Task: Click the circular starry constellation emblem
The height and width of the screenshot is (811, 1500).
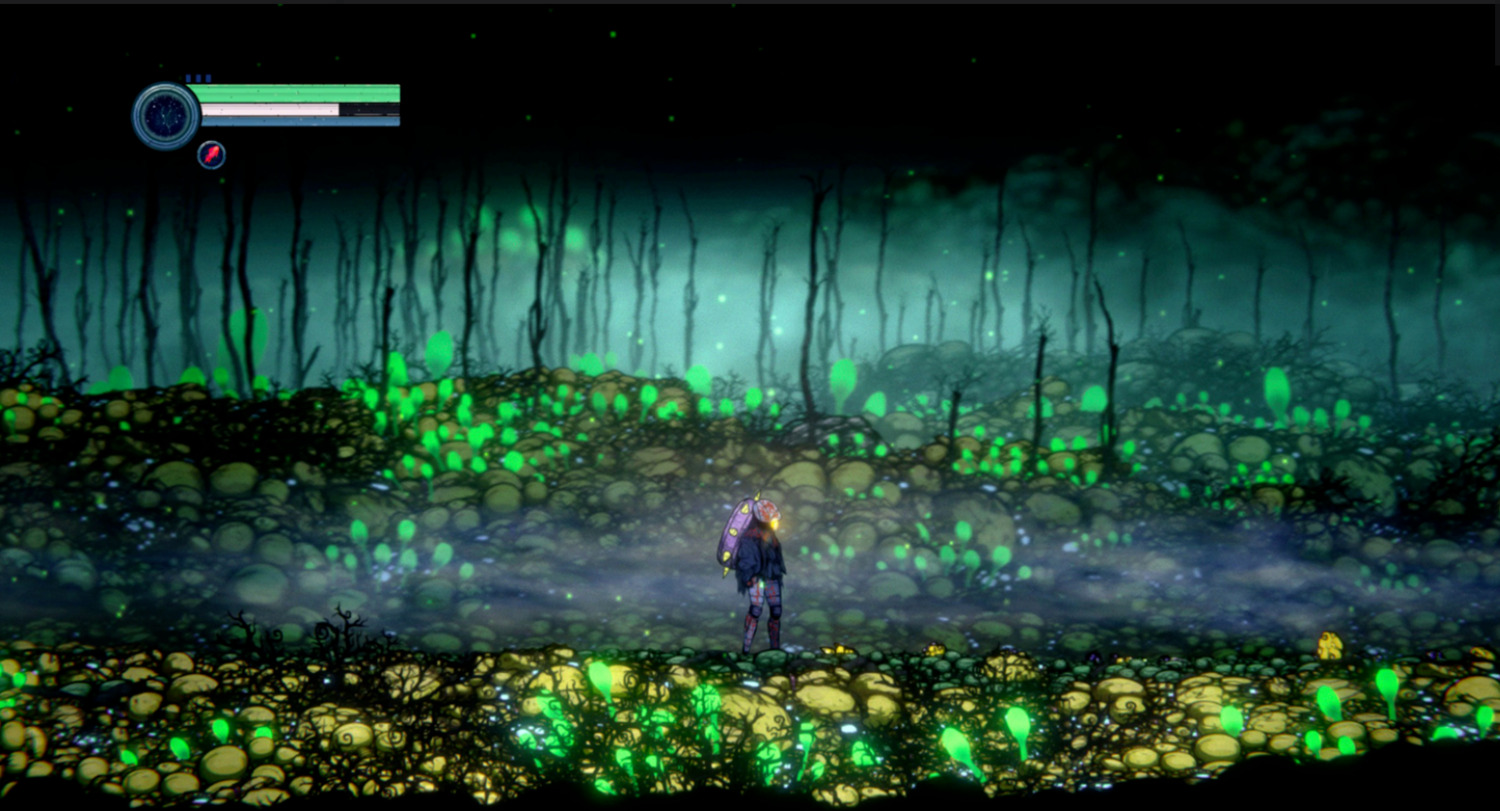Action: pos(165,116)
